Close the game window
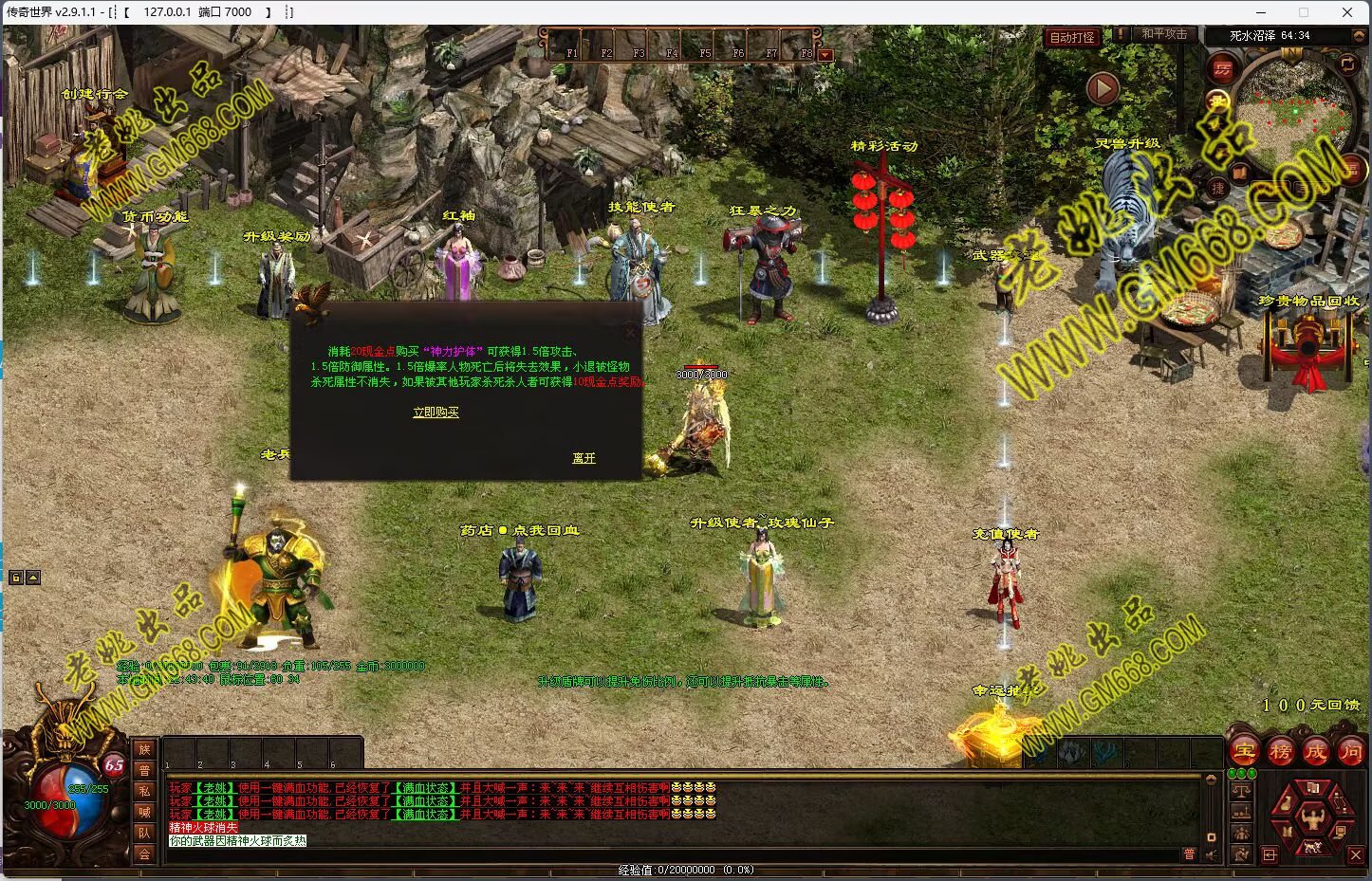Viewport: 1372px width, 881px height. (1347, 12)
